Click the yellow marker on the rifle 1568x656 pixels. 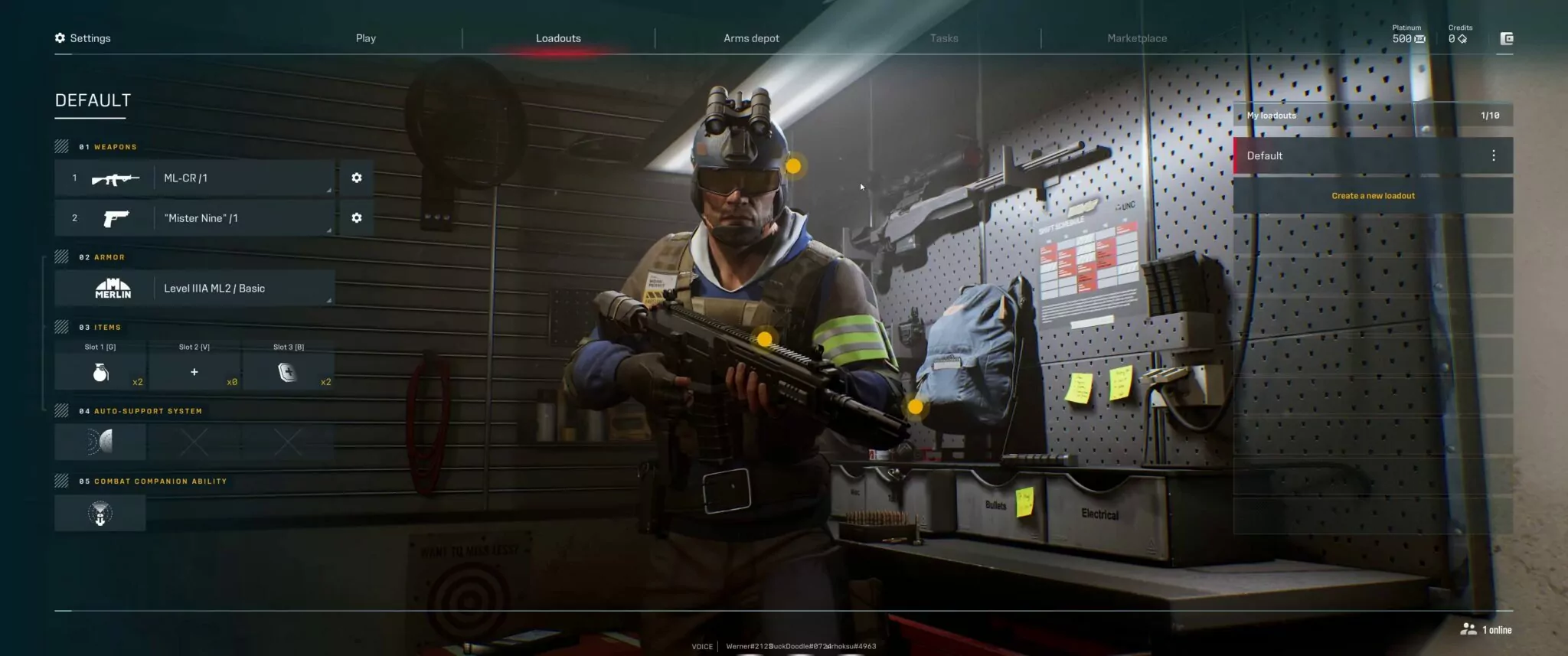pos(764,339)
